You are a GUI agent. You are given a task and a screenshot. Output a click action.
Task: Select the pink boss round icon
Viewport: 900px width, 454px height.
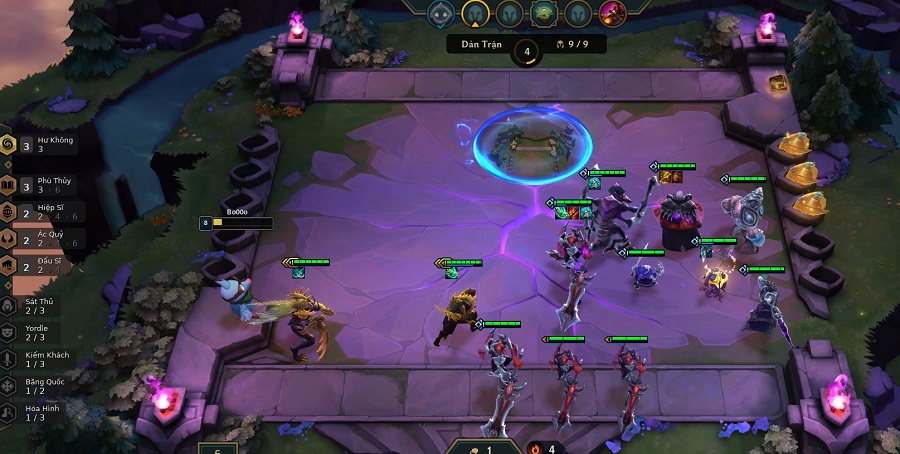(613, 13)
